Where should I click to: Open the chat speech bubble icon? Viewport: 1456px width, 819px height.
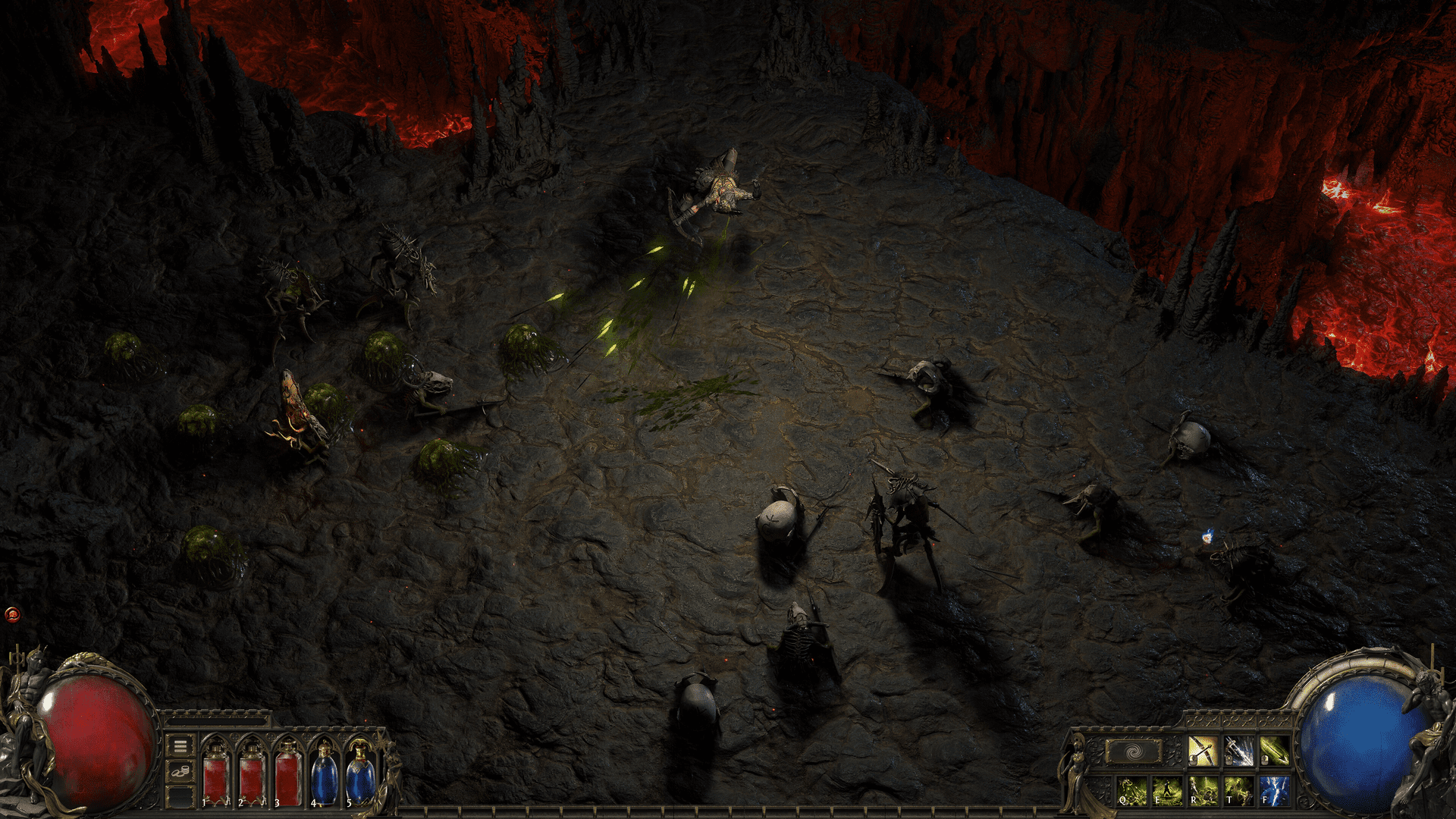tap(12, 613)
